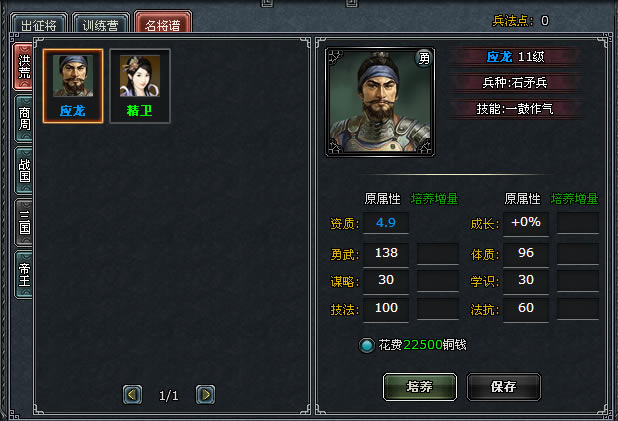Screen dimensions: 618x421
Task: Show the 三国 era generals
Action: click(x=24, y=221)
